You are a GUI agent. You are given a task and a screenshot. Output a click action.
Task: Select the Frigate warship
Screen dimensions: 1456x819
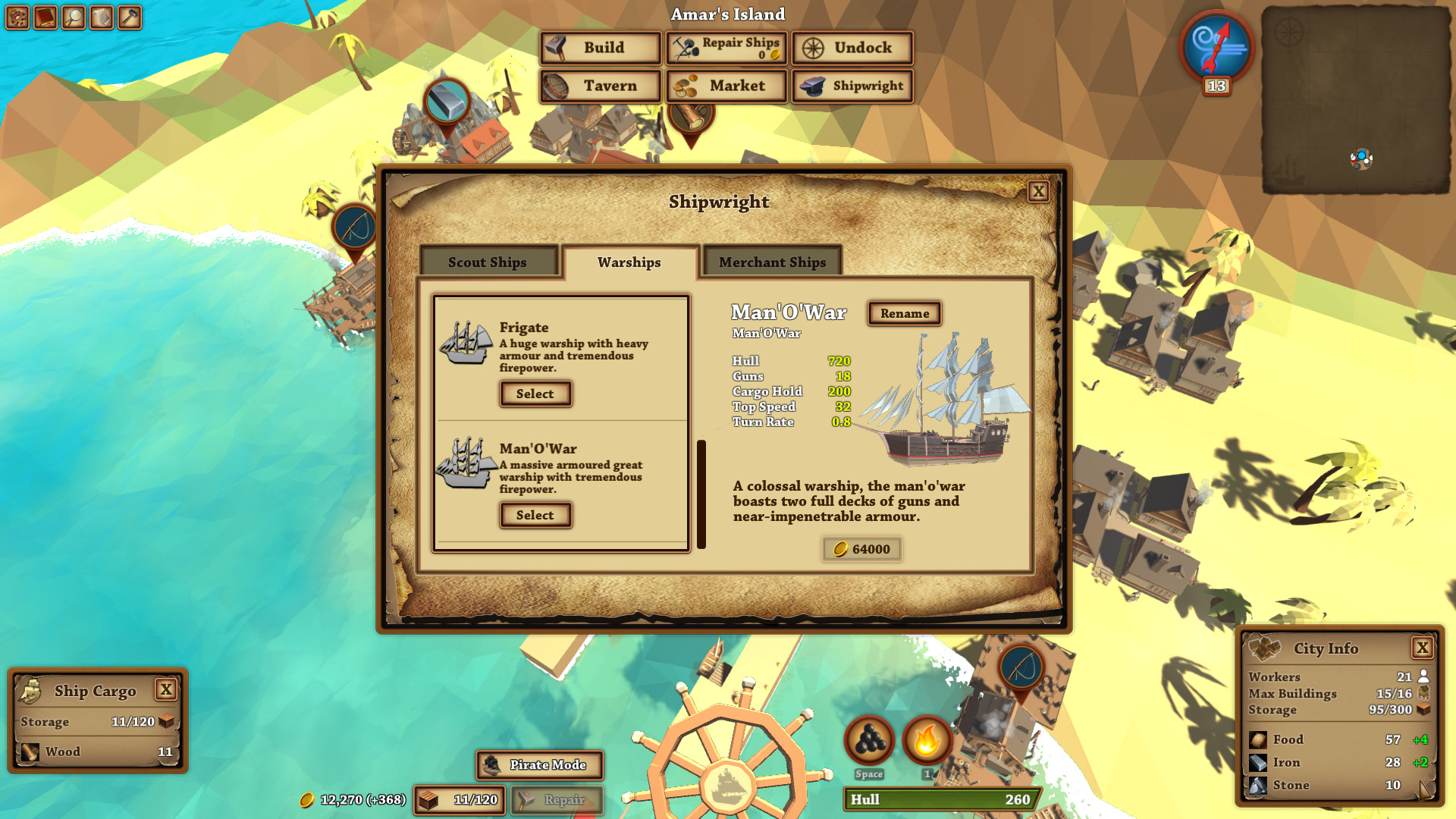(x=535, y=394)
